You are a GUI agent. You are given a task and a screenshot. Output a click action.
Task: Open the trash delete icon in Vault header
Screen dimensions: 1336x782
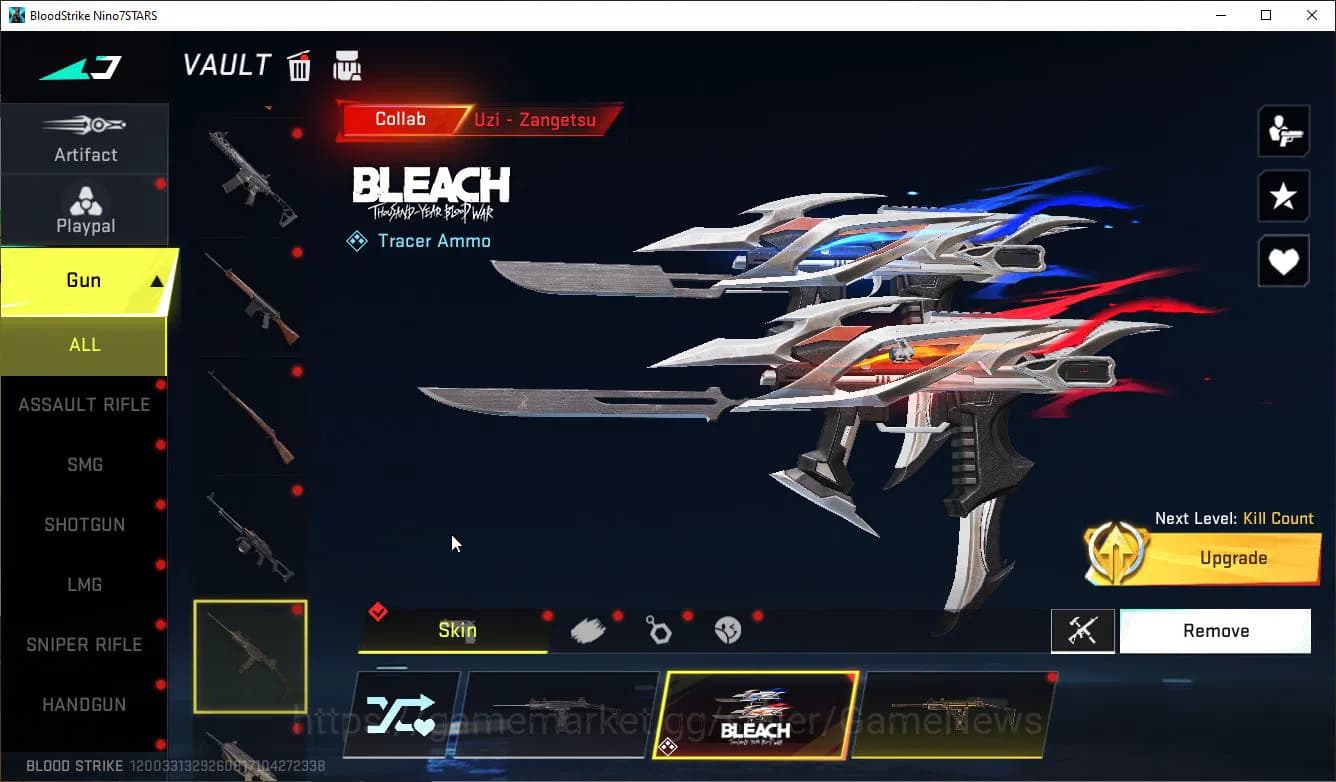point(299,65)
